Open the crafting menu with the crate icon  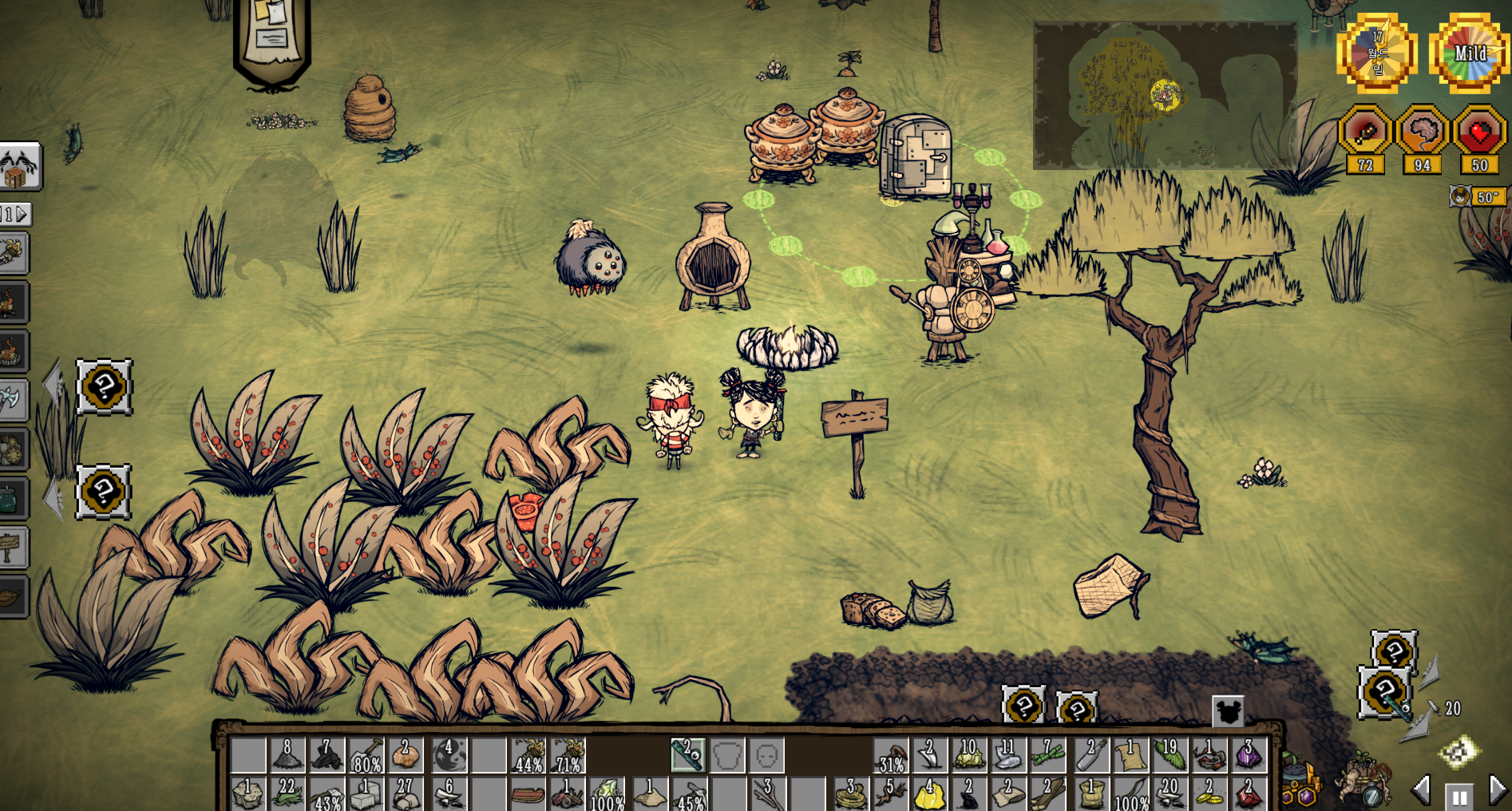(19, 167)
